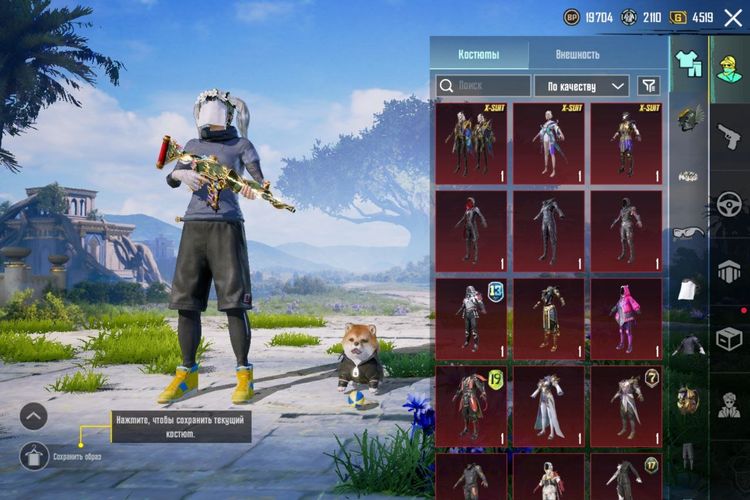The width and height of the screenshot is (750, 500).
Task: Open the funnel filter options
Action: click(649, 86)
